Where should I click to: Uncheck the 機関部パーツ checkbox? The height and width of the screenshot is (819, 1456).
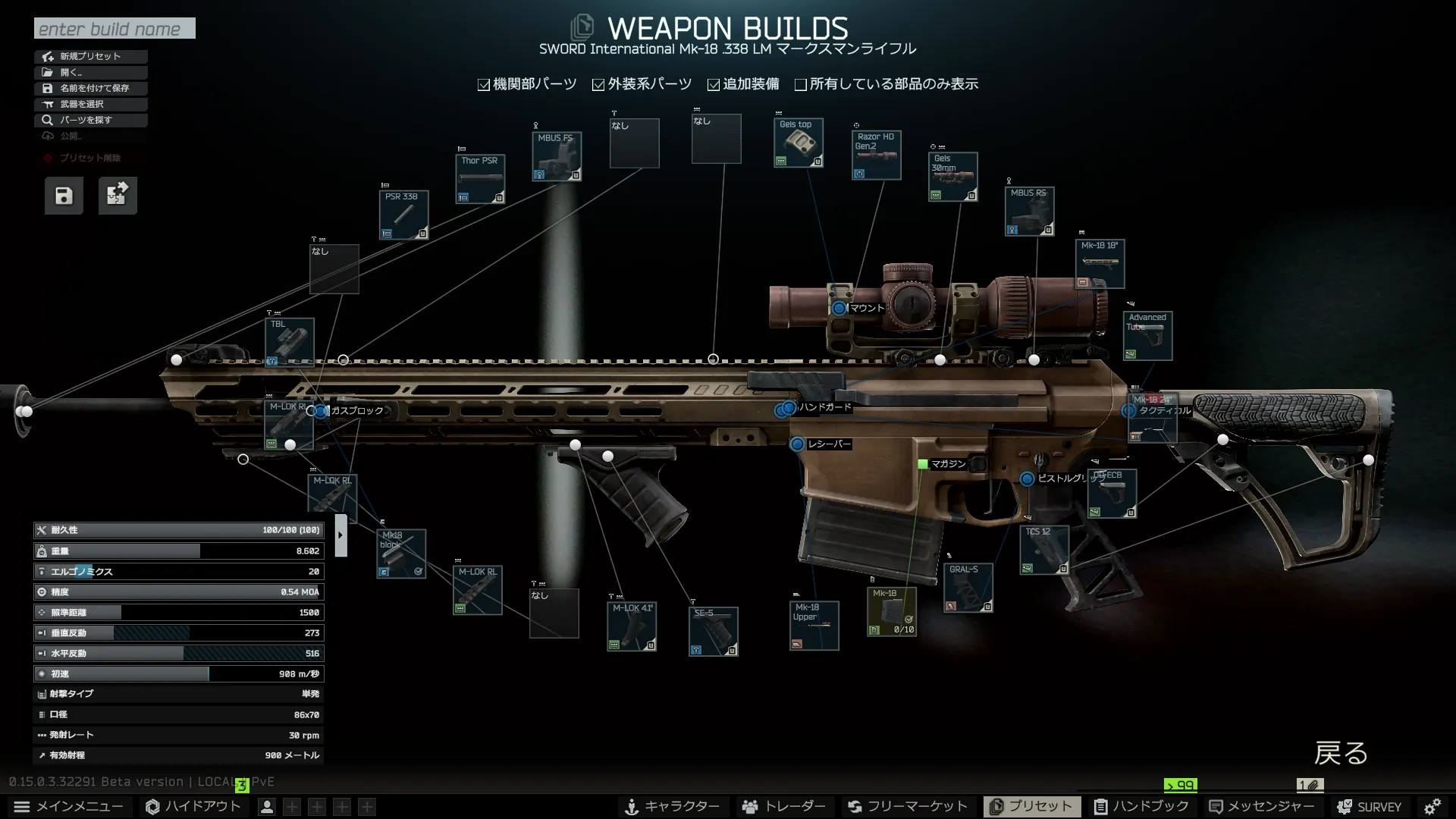point(483,83)
